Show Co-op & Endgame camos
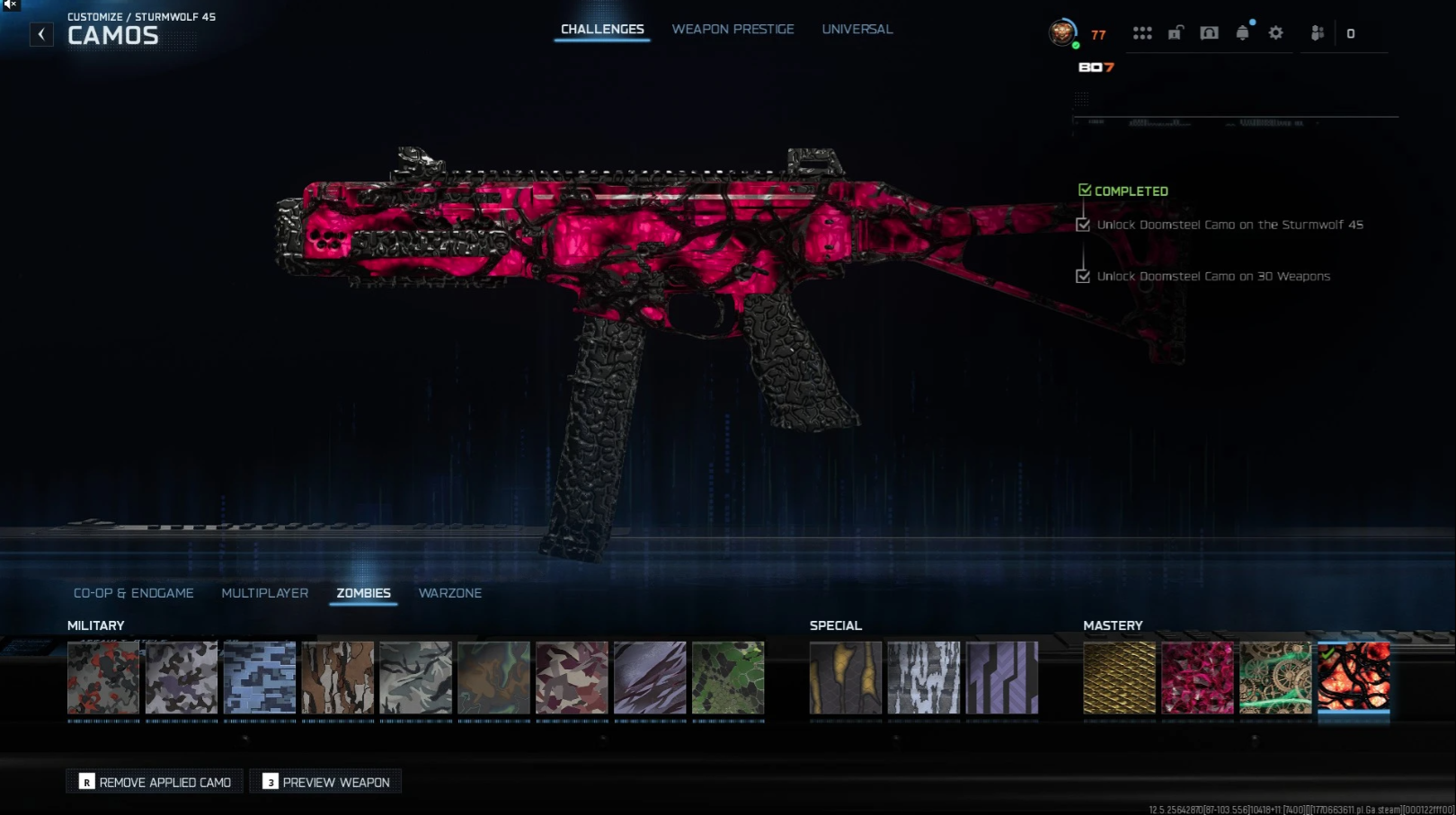Screen dimensions: 1456x815 point(134,593)
